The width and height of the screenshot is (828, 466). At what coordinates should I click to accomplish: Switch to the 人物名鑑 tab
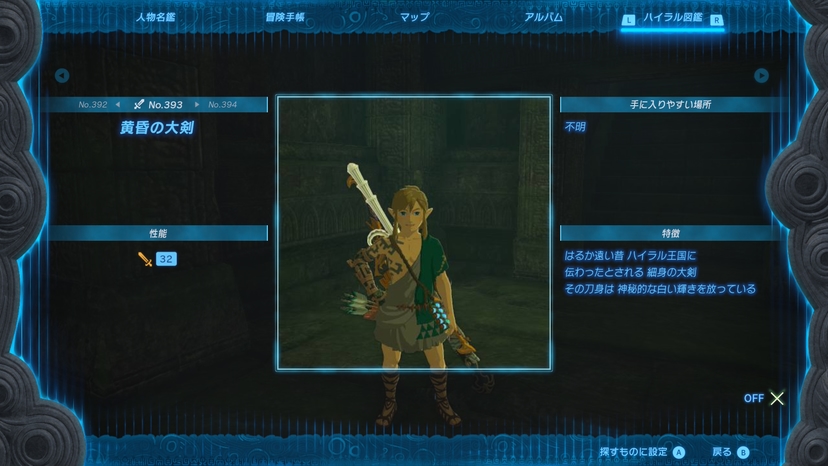point(154,17)
